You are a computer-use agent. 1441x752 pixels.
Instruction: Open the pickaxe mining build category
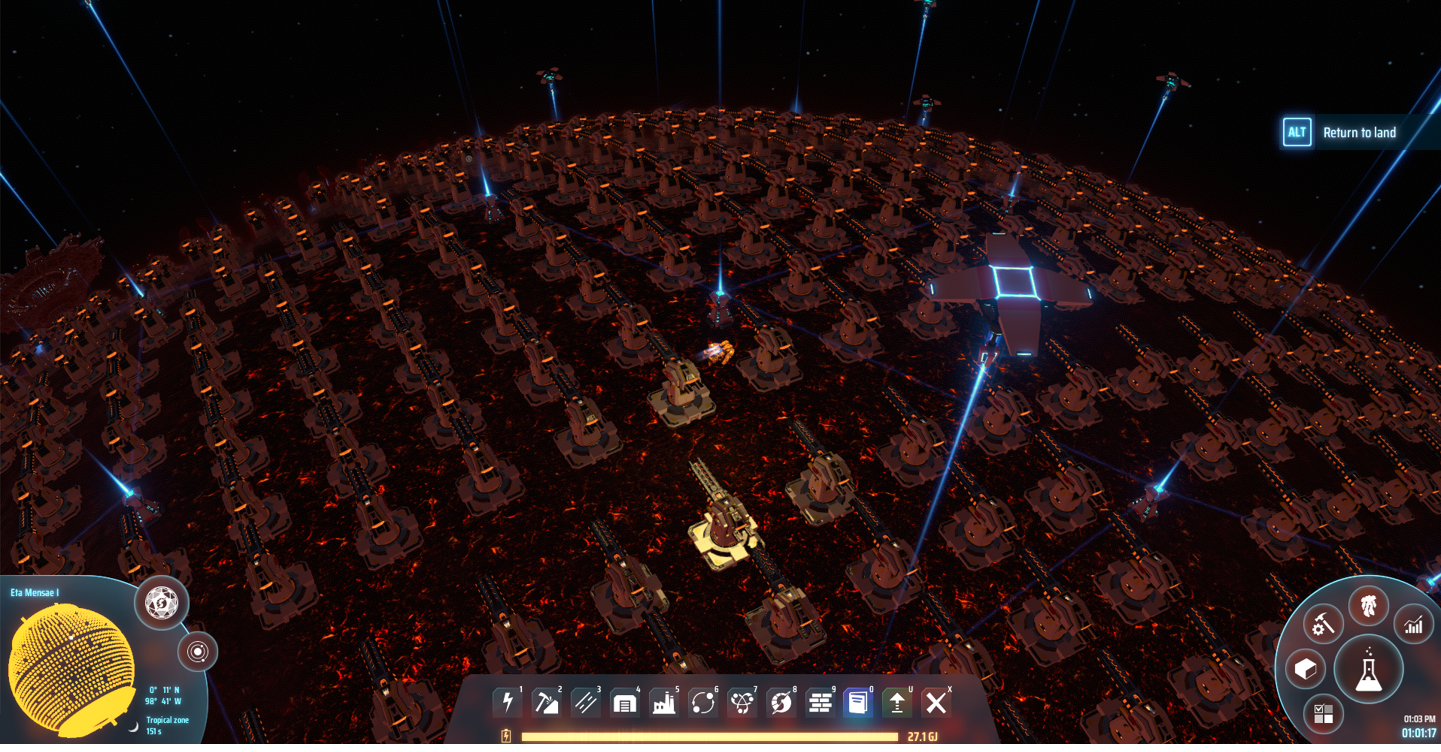click(546, 703)
